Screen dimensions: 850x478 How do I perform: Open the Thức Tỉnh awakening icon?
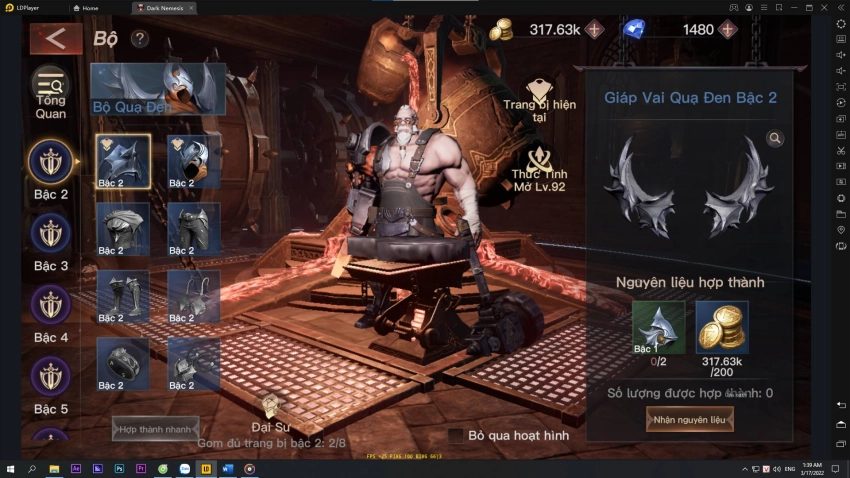pyautogui.click(x=541, y=164)
